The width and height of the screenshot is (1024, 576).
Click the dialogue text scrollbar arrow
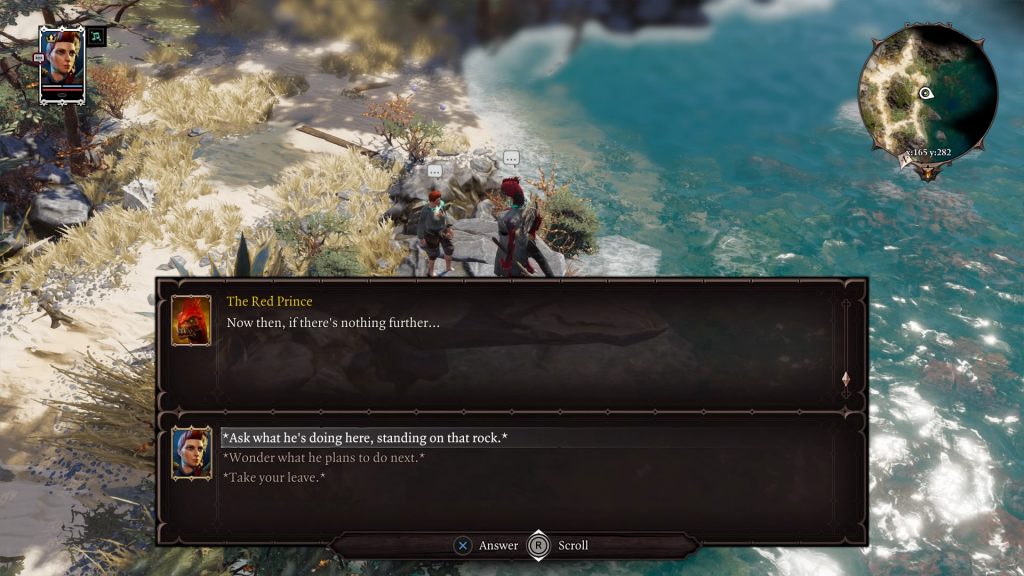pos(846,380)
